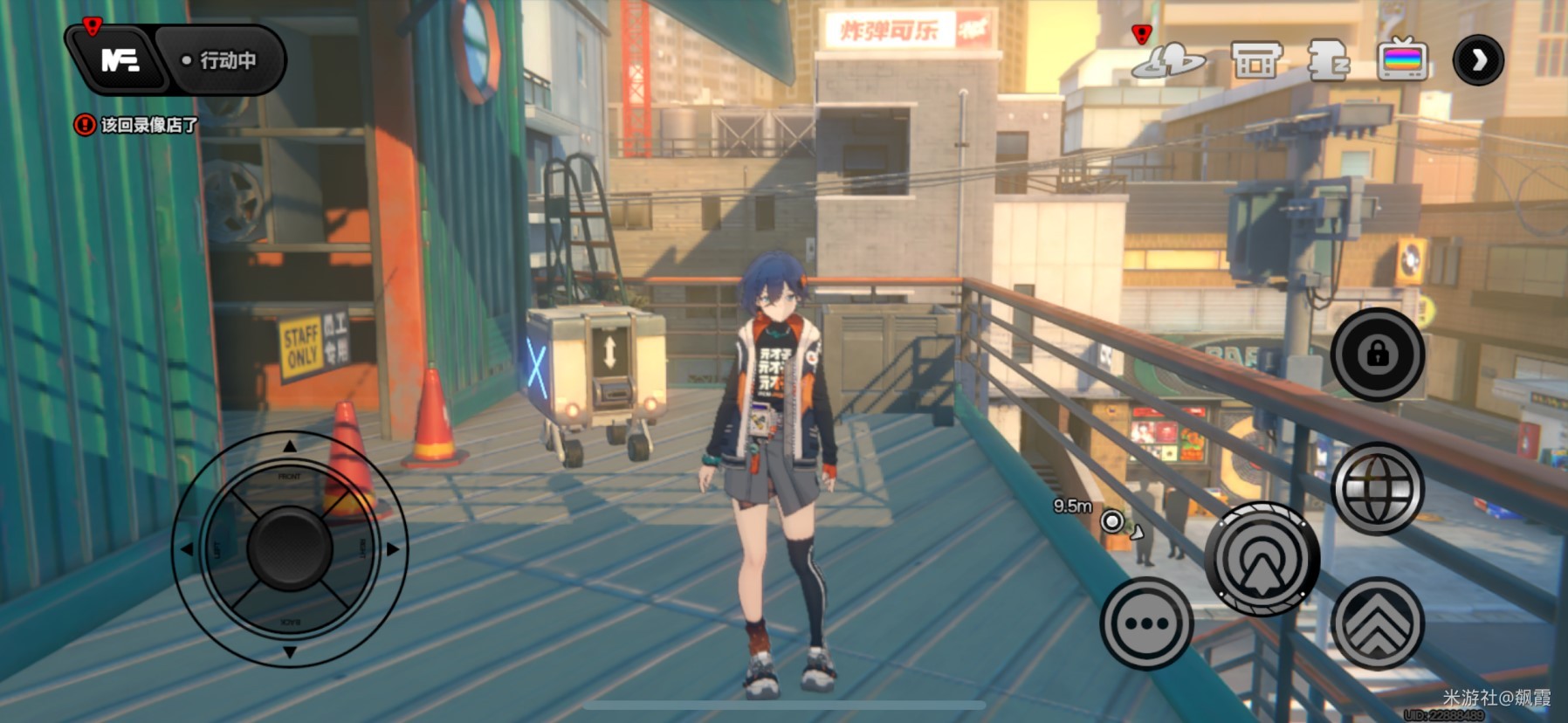Tap the virtual joystick center knob

coord(289,548)
